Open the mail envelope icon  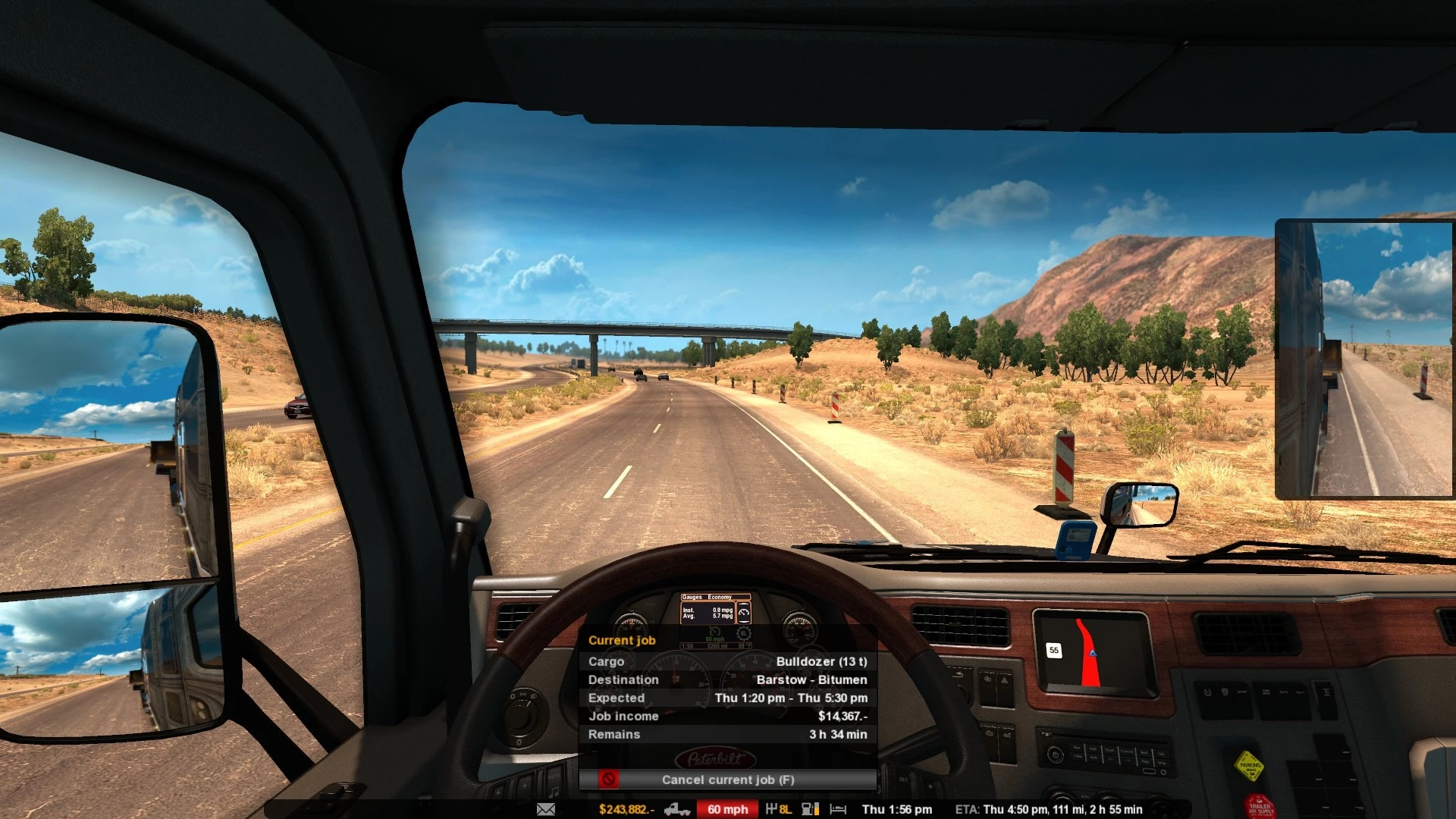tap(546, 809)
